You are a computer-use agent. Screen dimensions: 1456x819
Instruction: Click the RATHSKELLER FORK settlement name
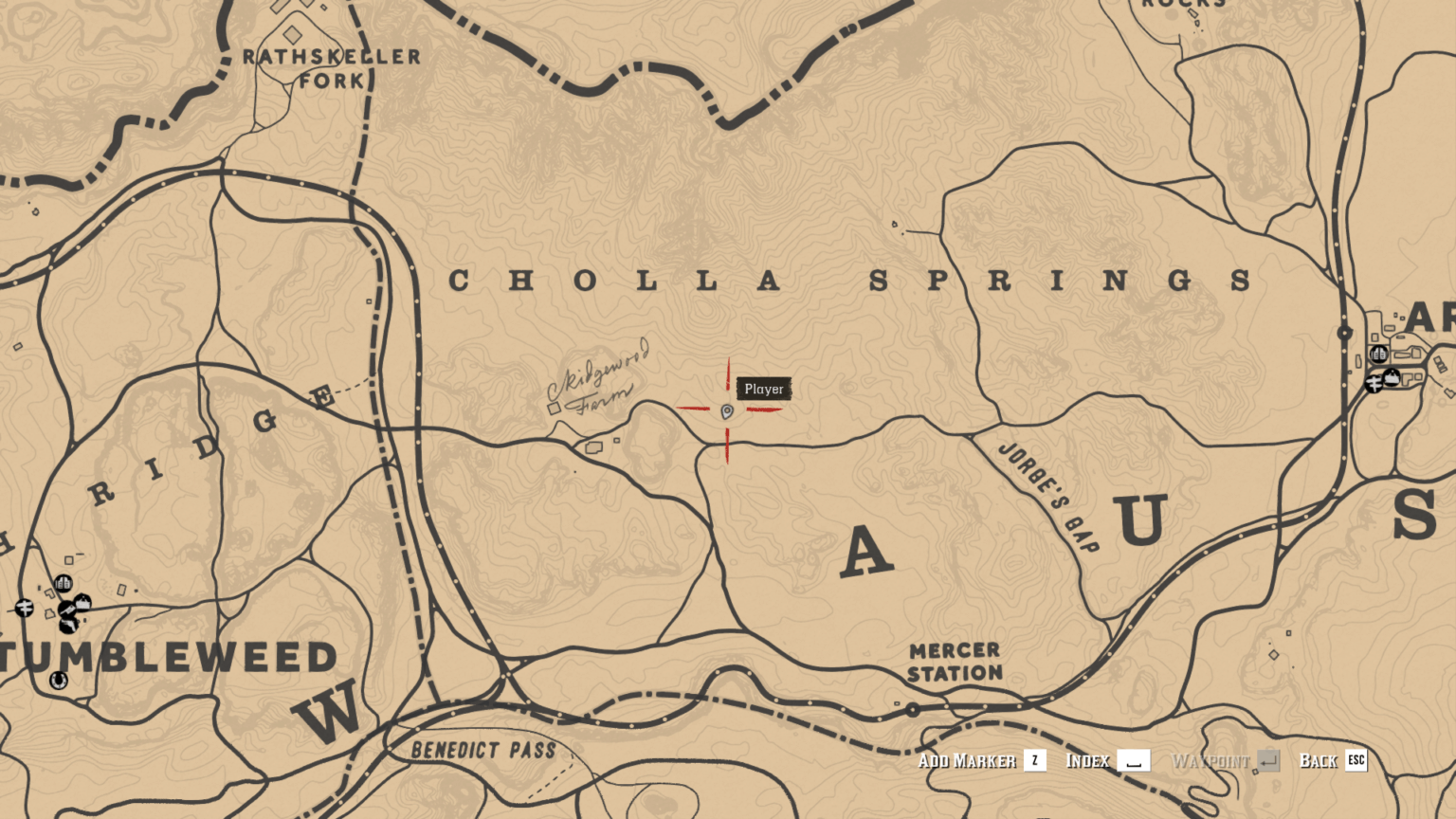click(x=334, y=66)
